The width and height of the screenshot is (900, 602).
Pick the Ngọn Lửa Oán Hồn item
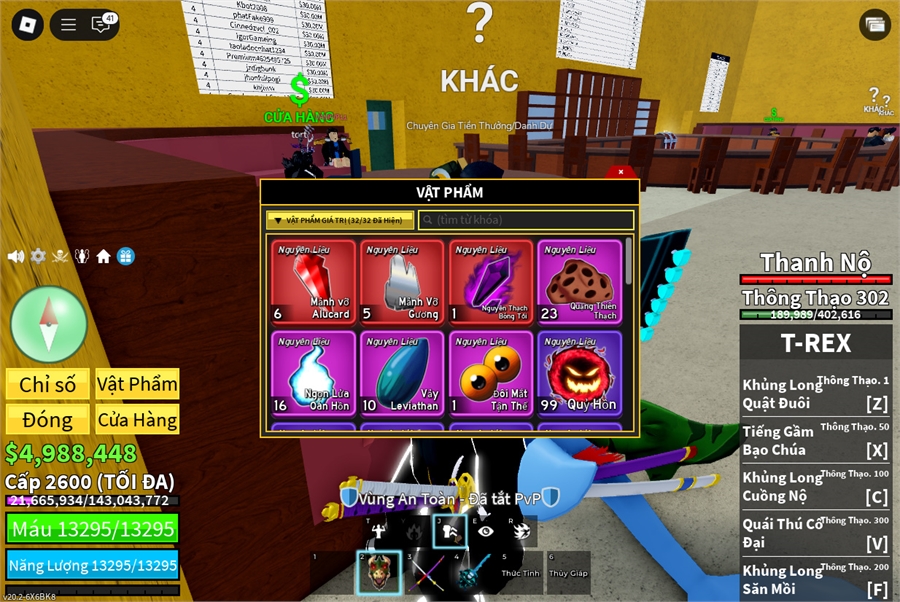pos(313,372)
